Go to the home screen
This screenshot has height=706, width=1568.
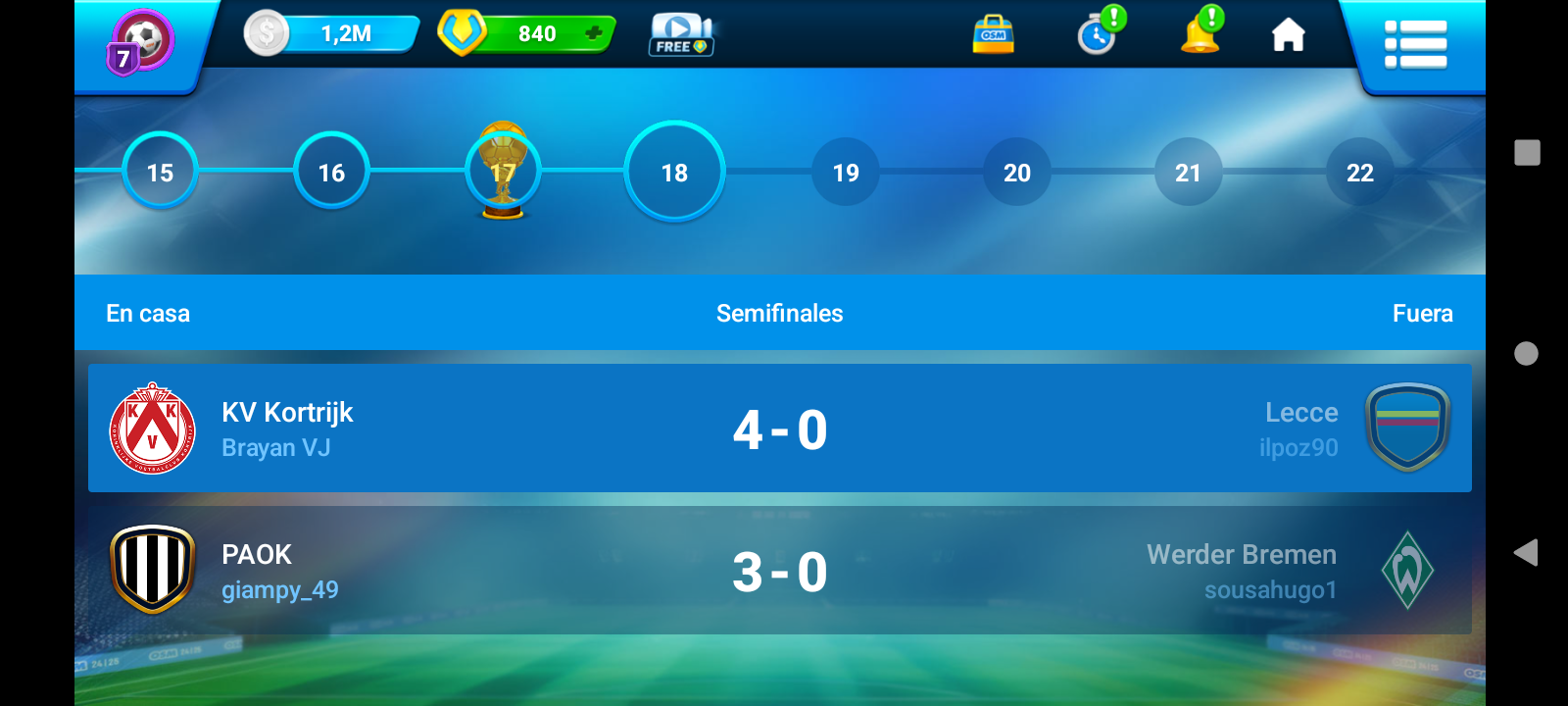click(1288, 35)
